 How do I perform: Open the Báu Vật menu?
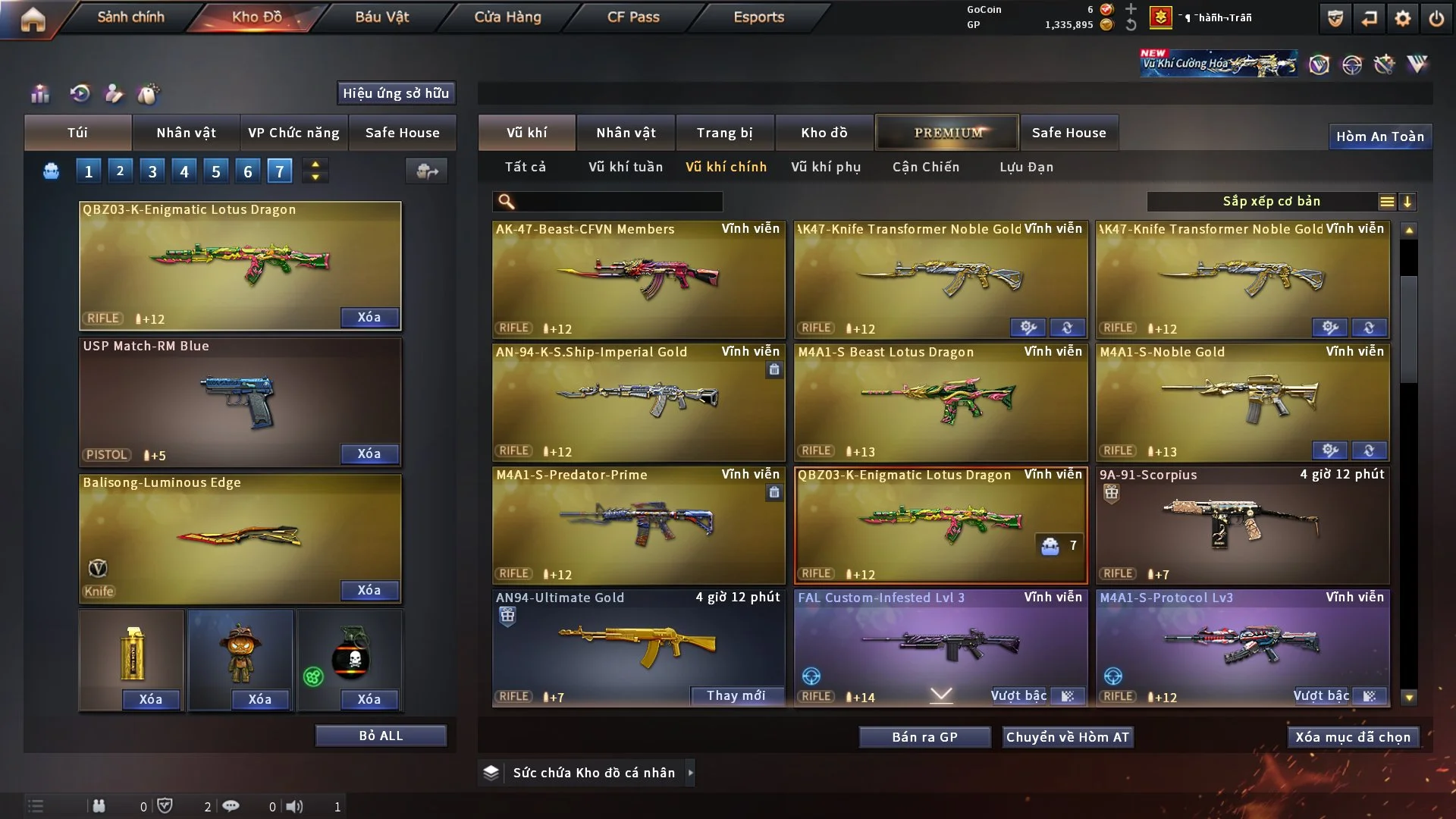tap(381, 17)
